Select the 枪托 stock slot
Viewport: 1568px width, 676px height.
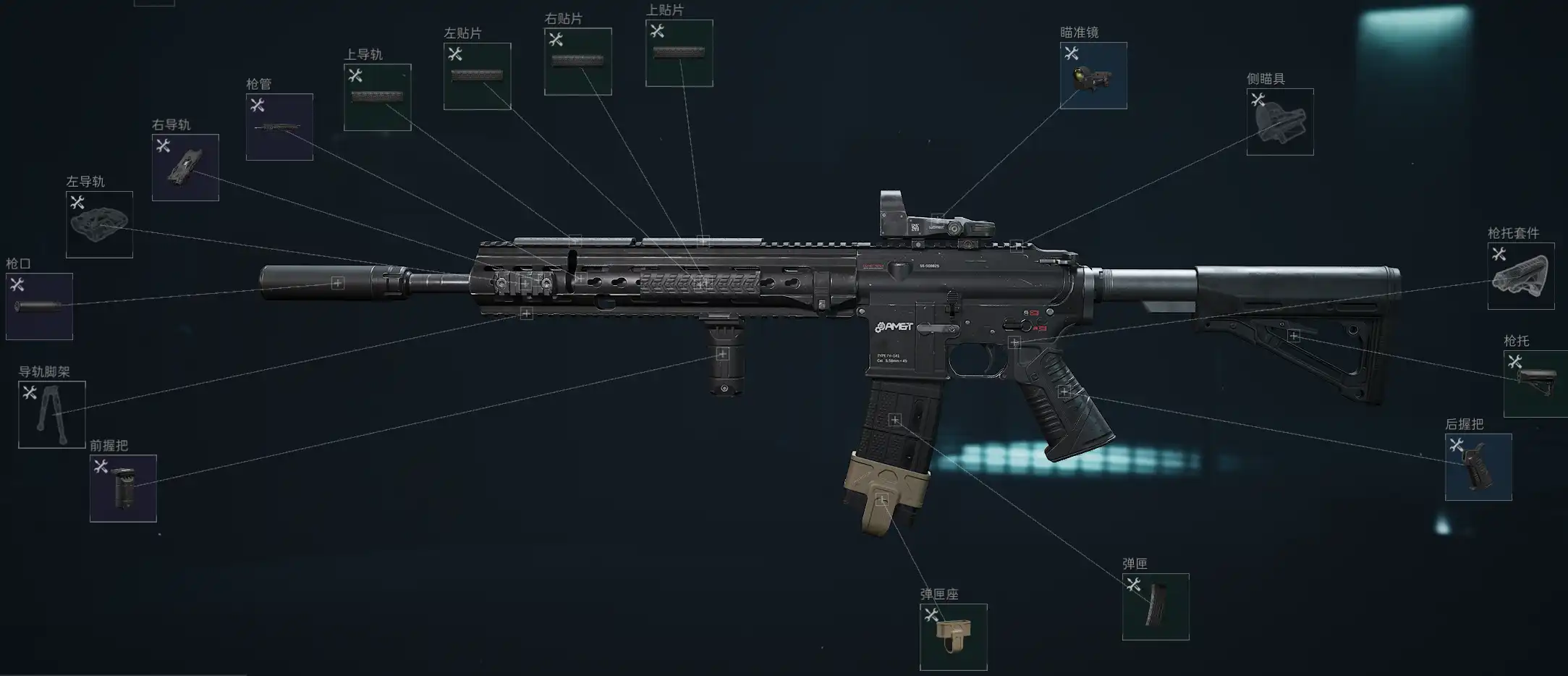(x=1535, y=384)
